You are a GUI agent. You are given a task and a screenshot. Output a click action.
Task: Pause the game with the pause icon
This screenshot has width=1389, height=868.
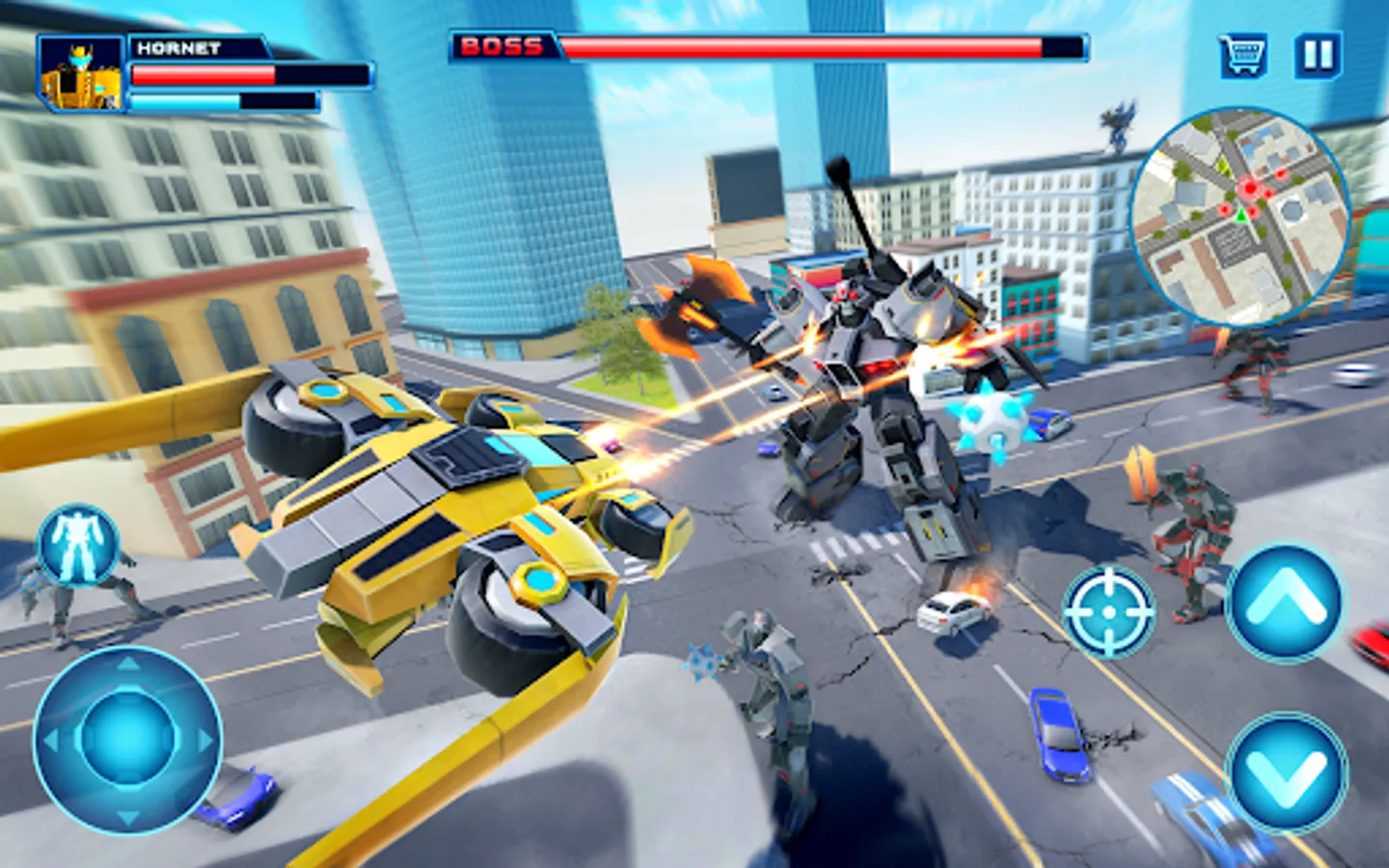point(1316,53)
